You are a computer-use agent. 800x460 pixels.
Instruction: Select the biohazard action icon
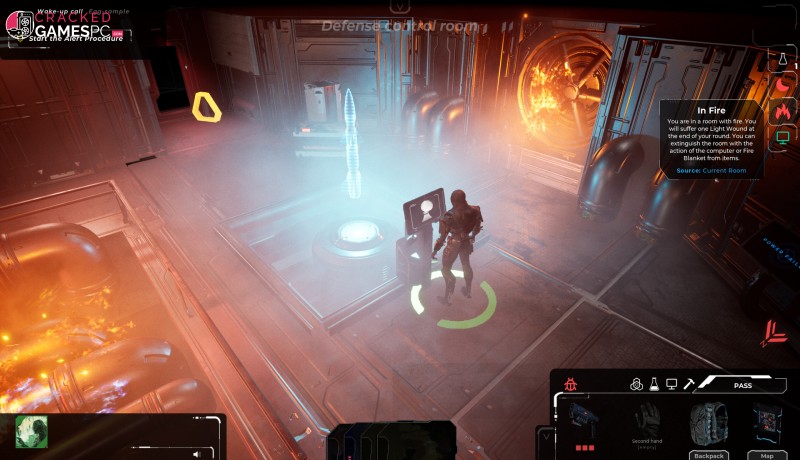[636, 384]
